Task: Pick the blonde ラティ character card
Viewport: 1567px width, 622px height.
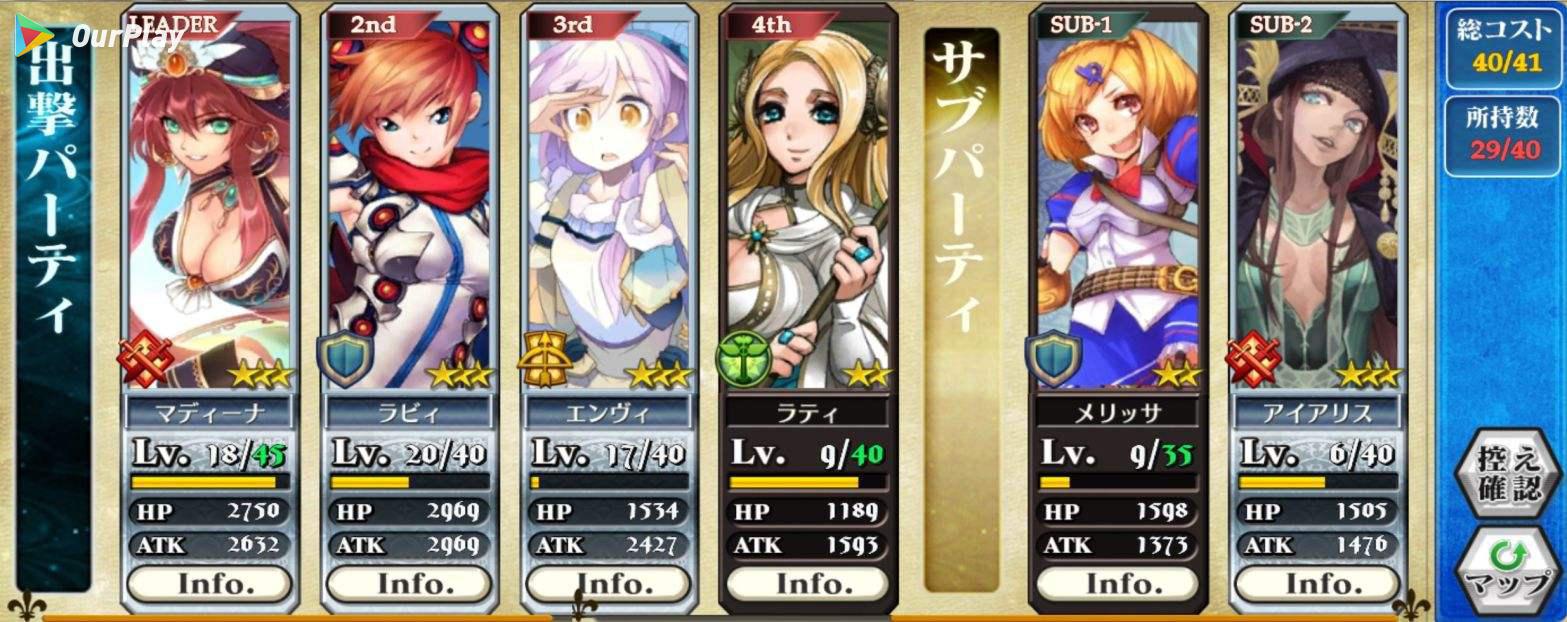Action: [x=807, y=200]
